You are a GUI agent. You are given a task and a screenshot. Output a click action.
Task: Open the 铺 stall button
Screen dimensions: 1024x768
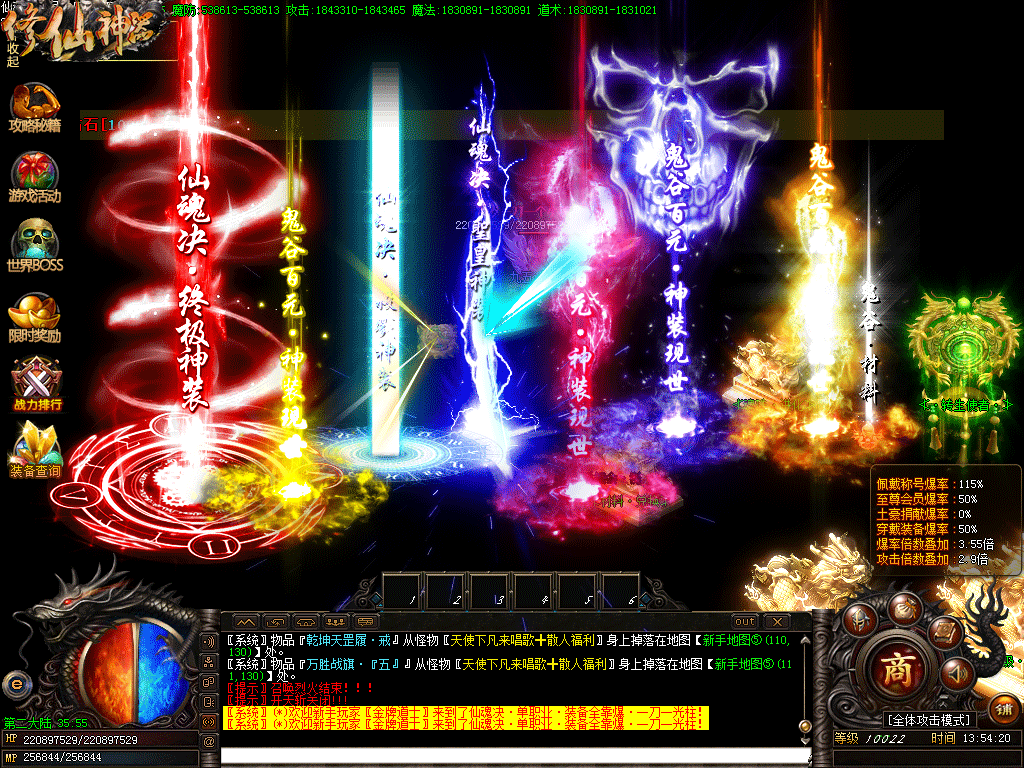point(1005,710)
